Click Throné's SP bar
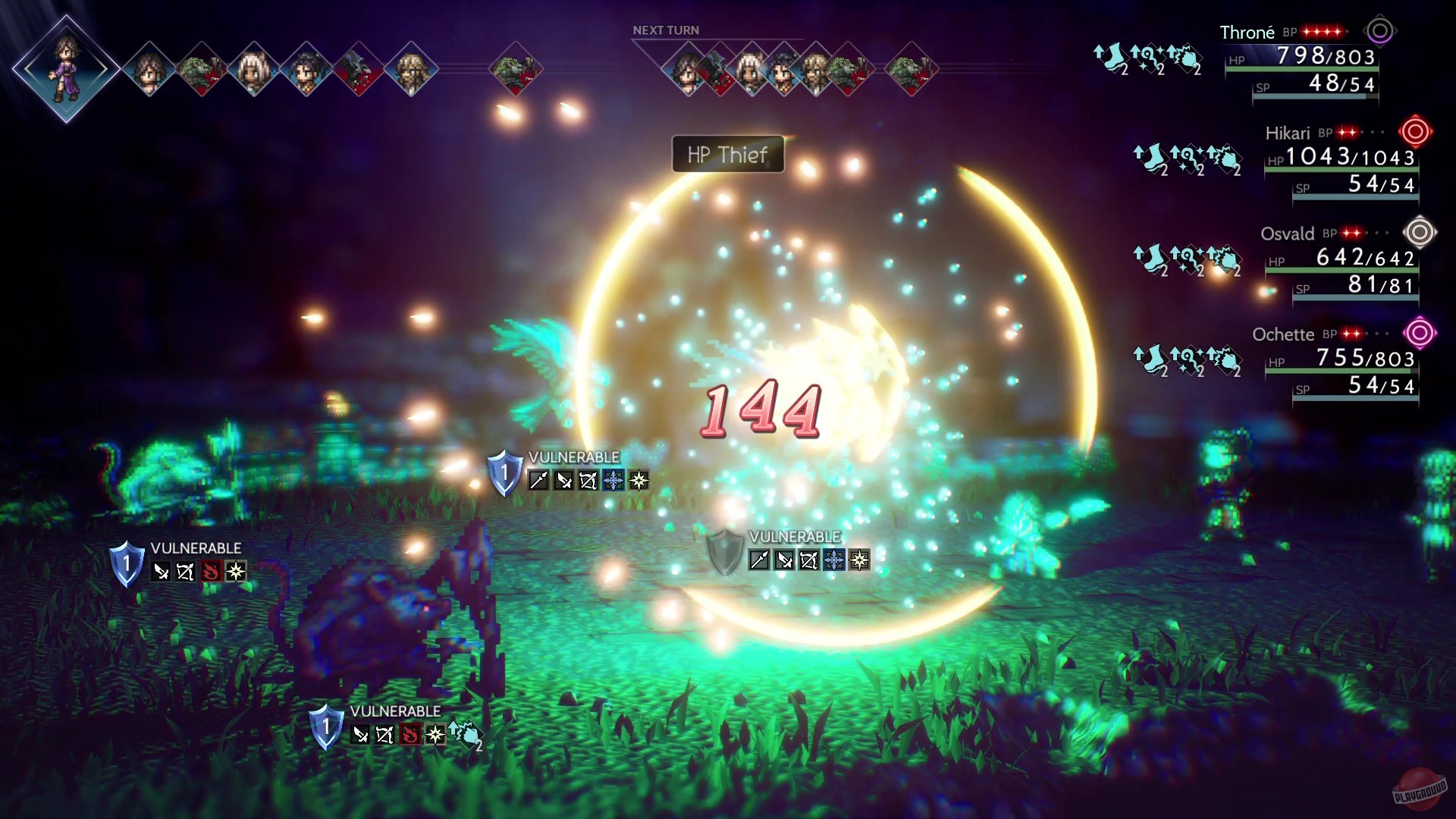The image size is (1456, 819). (1316, 95)
